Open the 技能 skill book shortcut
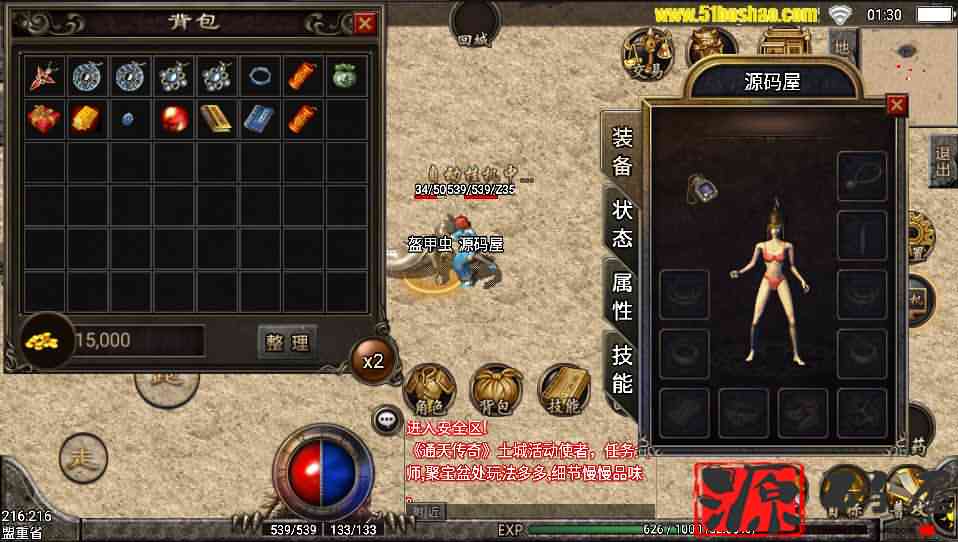The image size is (958, 542). point(564,390)
